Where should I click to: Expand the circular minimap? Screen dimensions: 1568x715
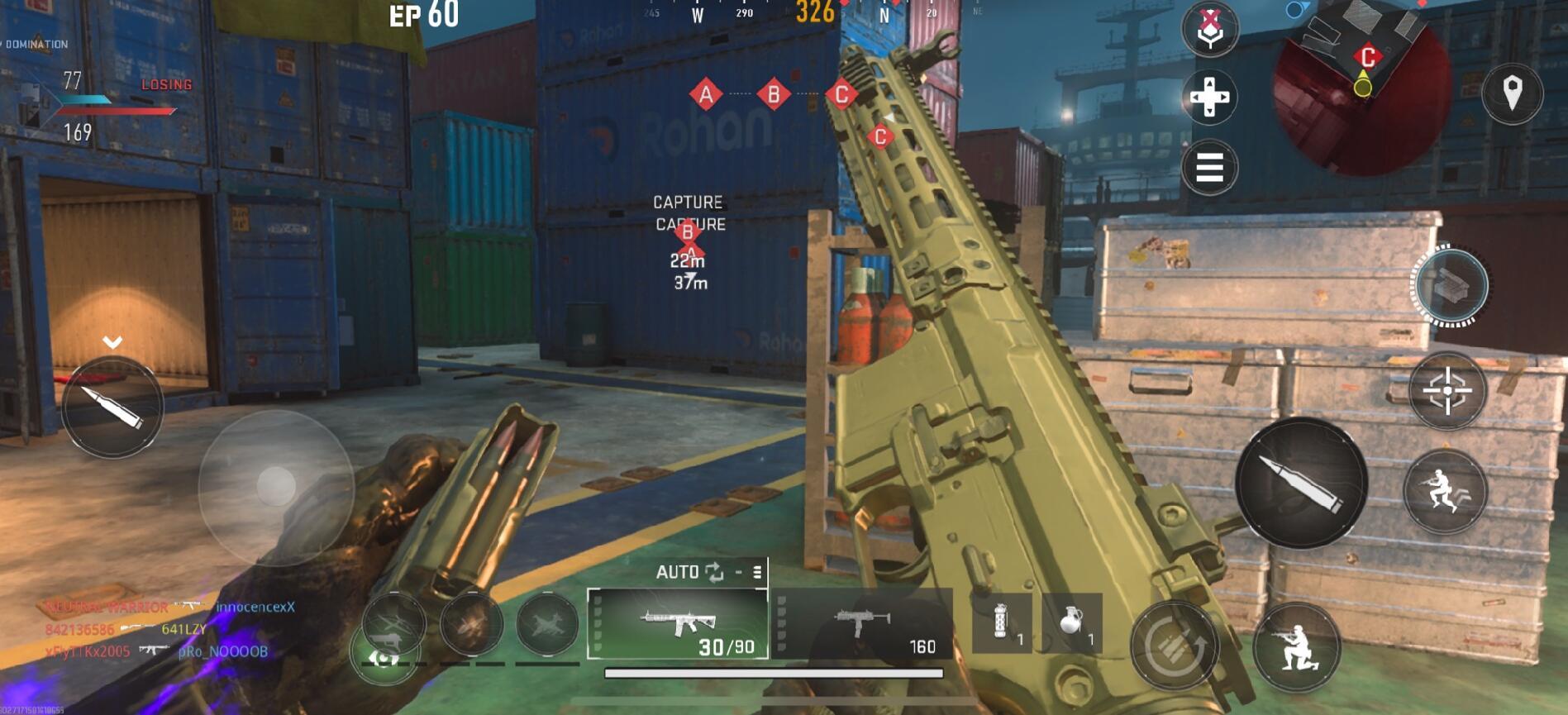point(1363,87)
